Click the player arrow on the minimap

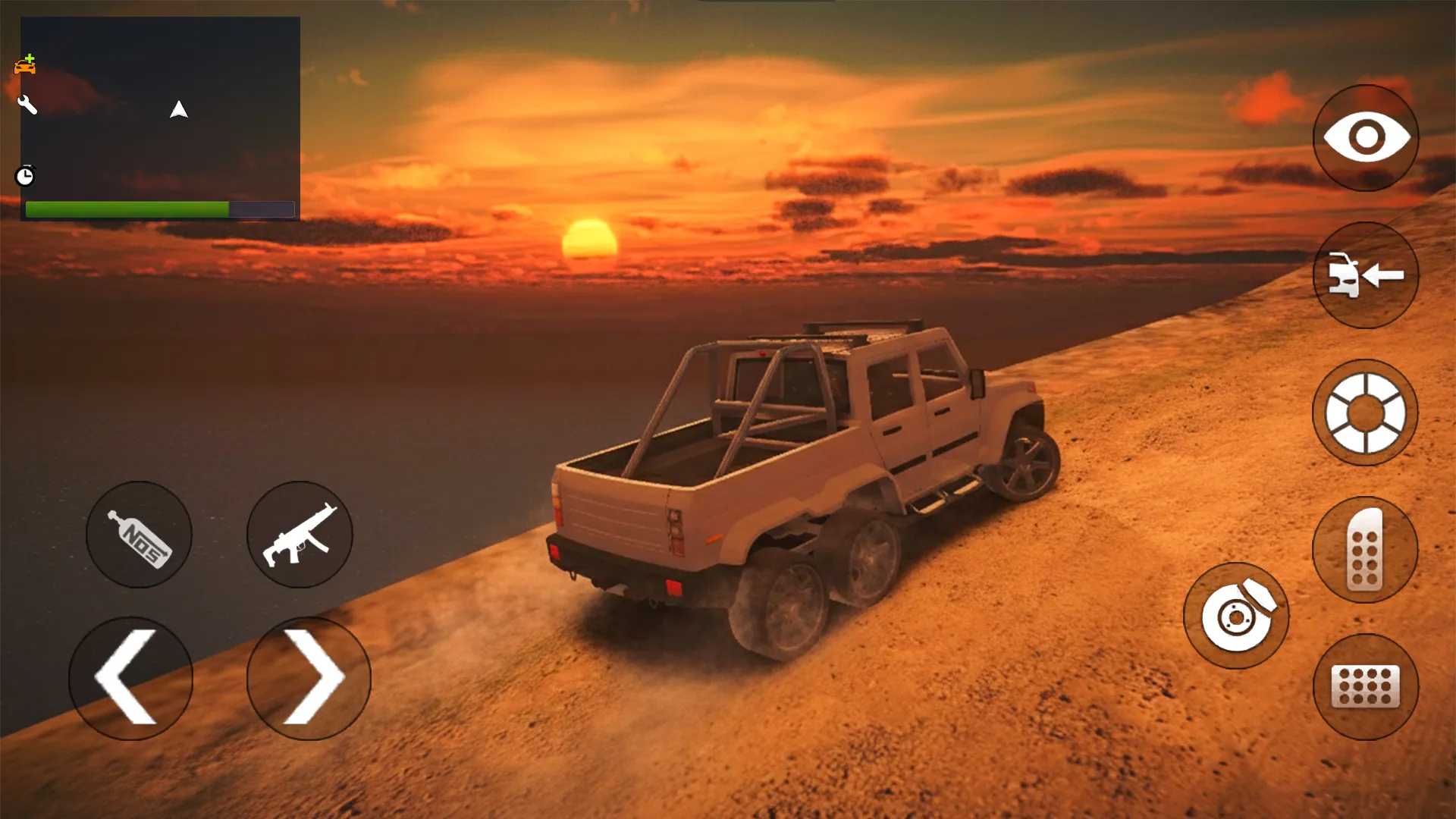click(x=177, y=111)
